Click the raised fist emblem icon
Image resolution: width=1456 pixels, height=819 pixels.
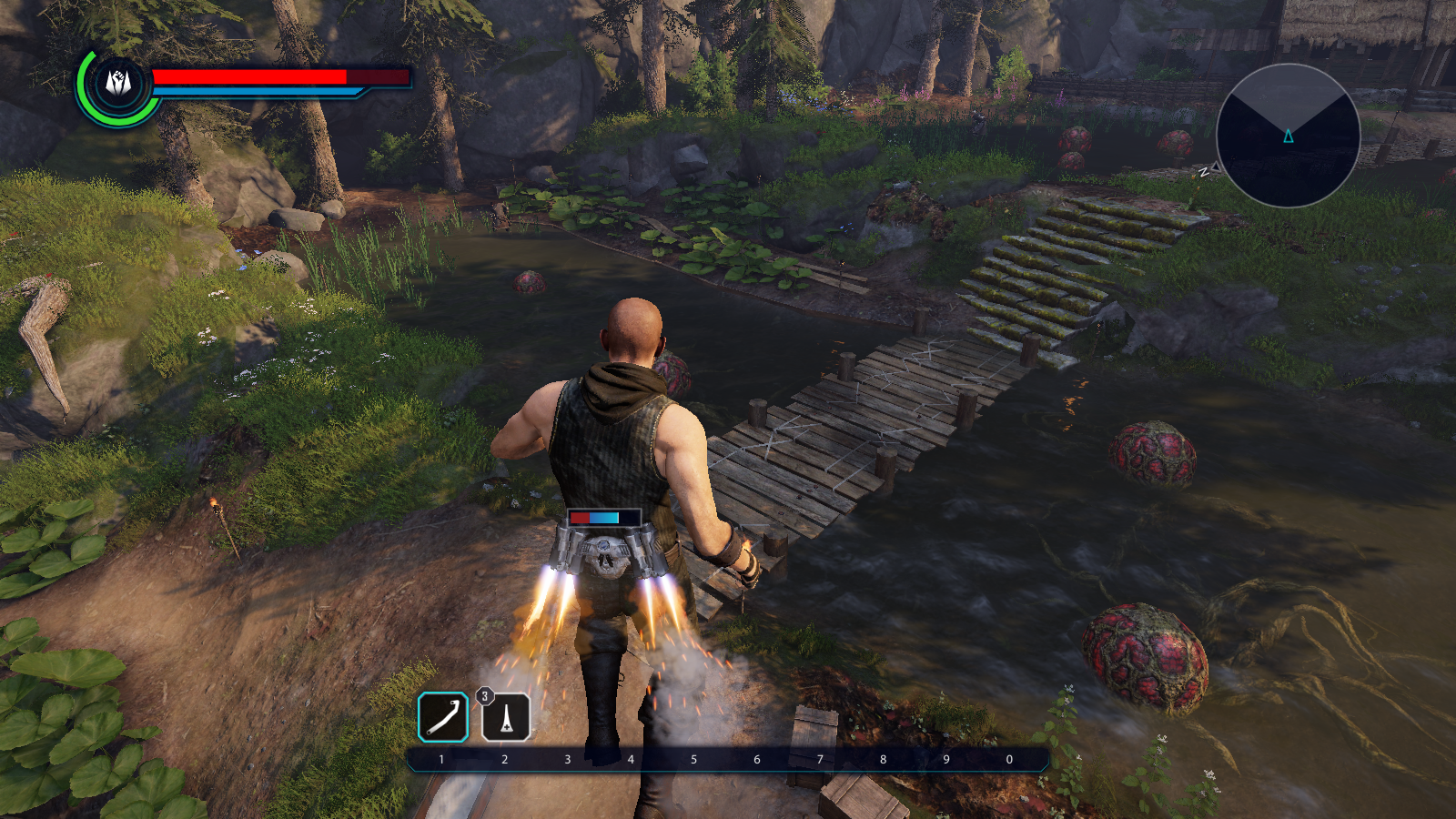tap(118, 84)
